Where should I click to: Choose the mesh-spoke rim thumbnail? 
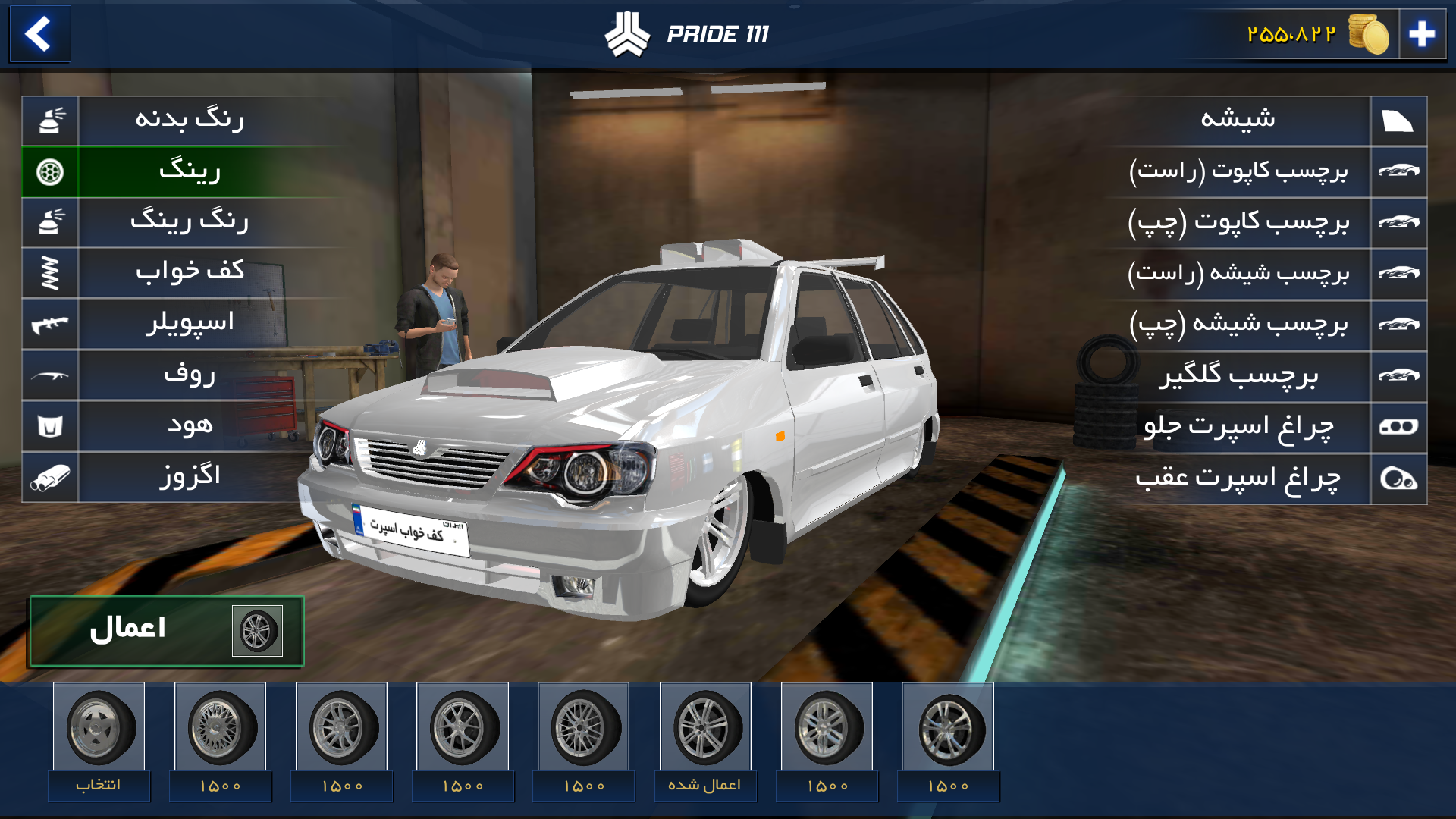click(x=220, y=728)
